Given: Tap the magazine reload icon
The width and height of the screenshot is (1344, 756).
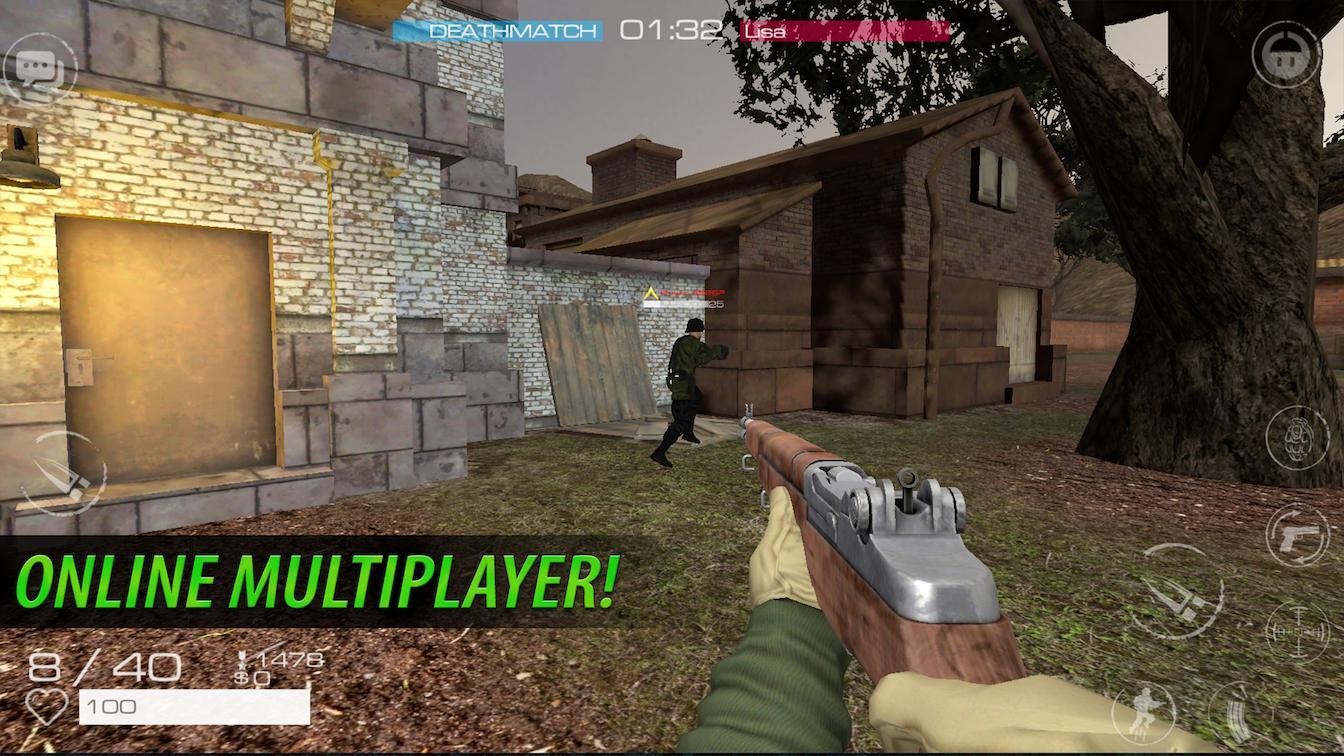Looking at the screenshot, I should pos(1237,714).
